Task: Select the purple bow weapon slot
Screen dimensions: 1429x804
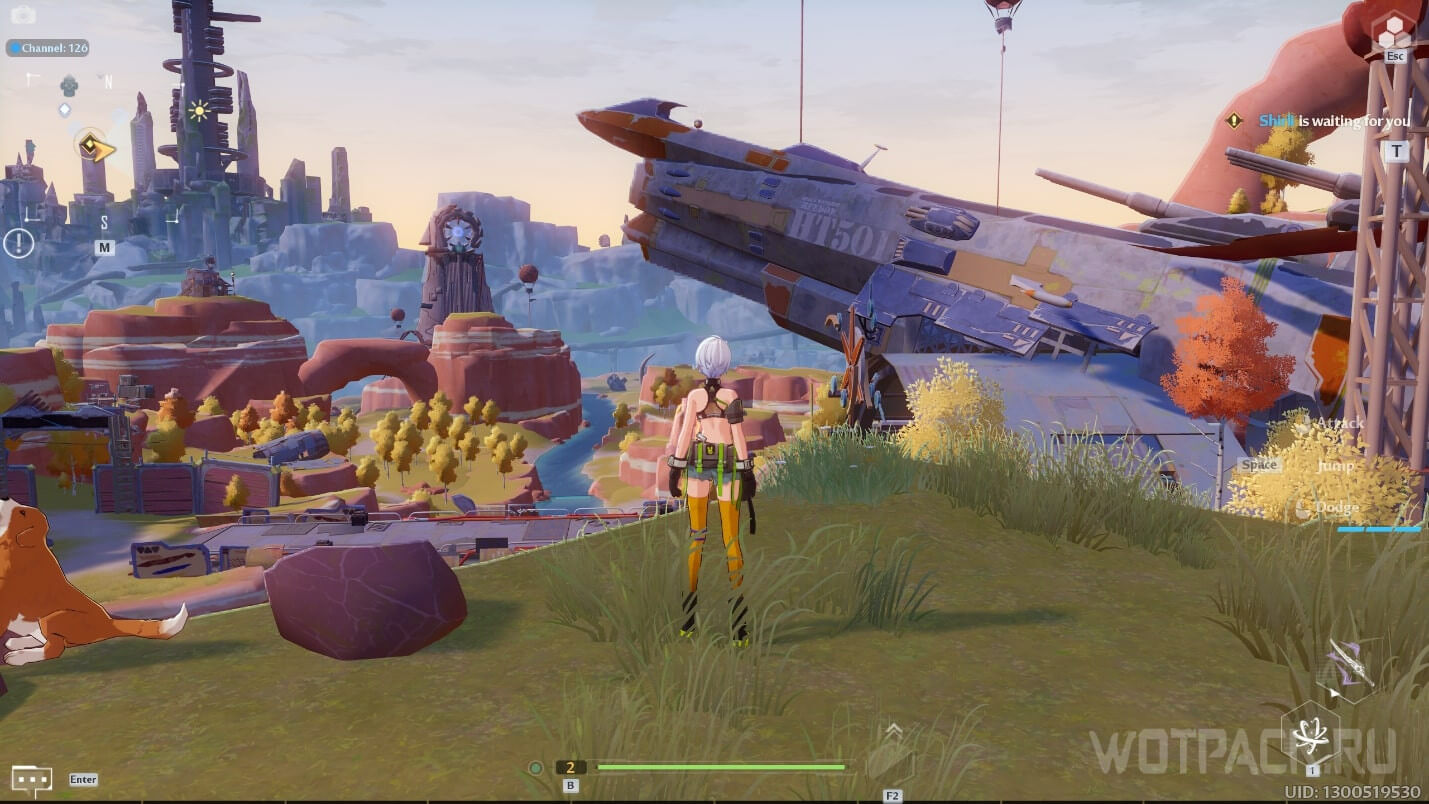Action: coord(1349,665)
